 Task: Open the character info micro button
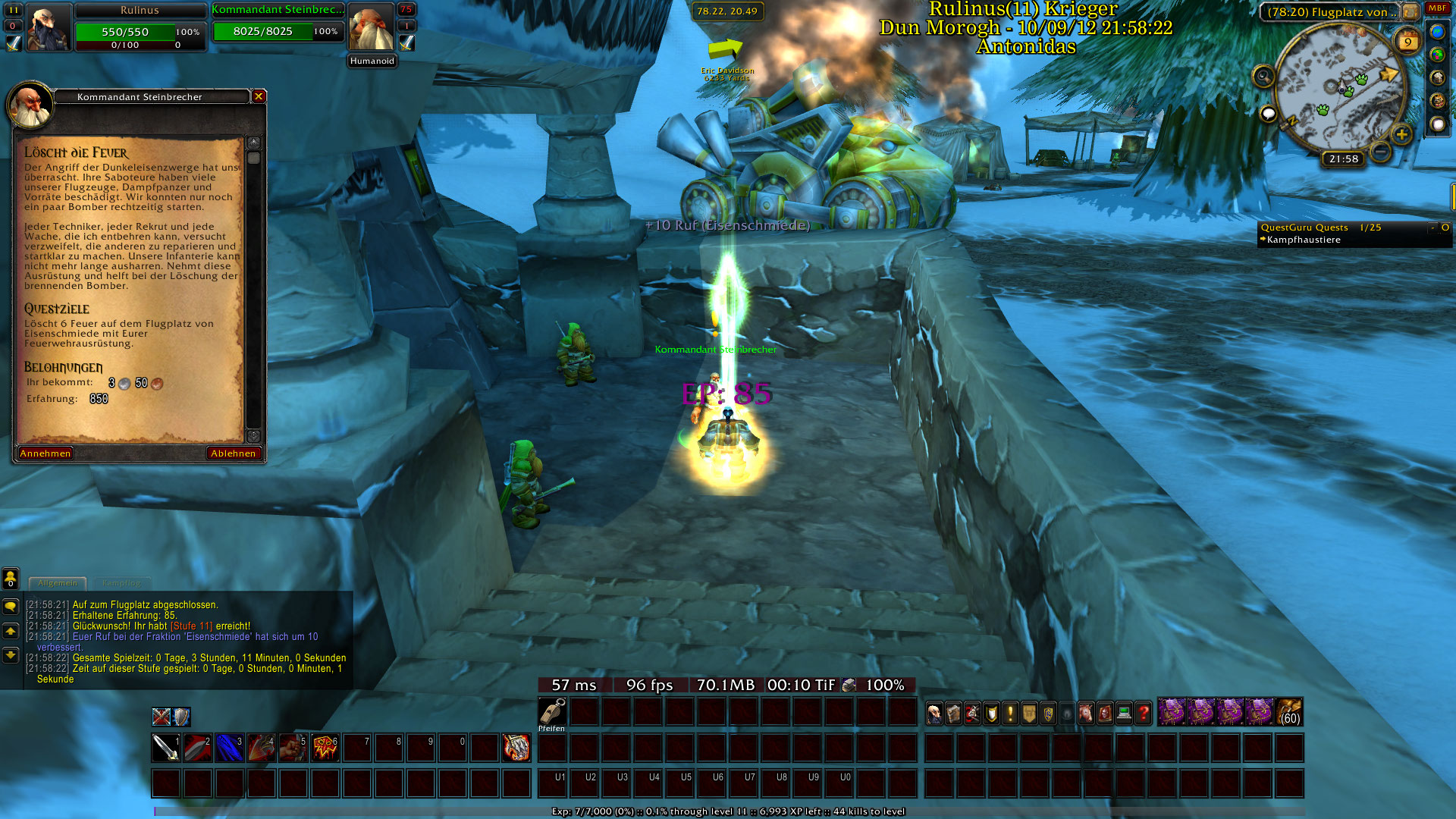point(935,713)
